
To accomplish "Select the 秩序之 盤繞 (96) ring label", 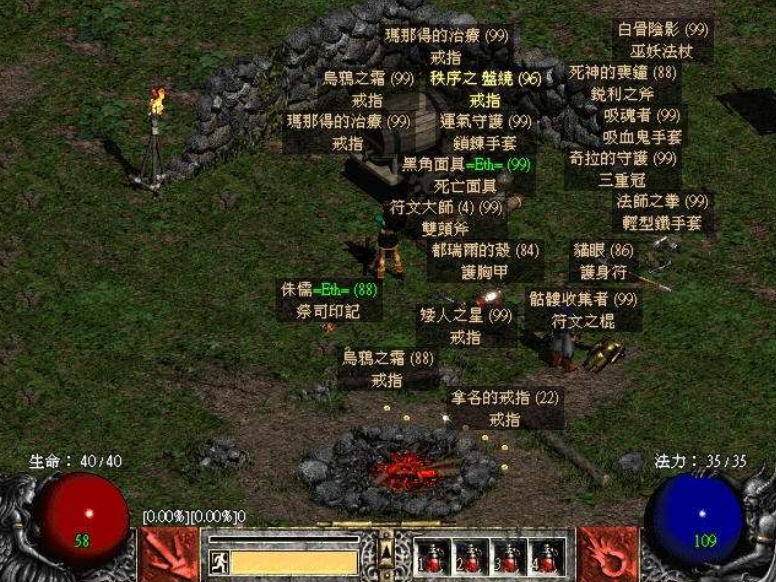I will coord(485,78).
